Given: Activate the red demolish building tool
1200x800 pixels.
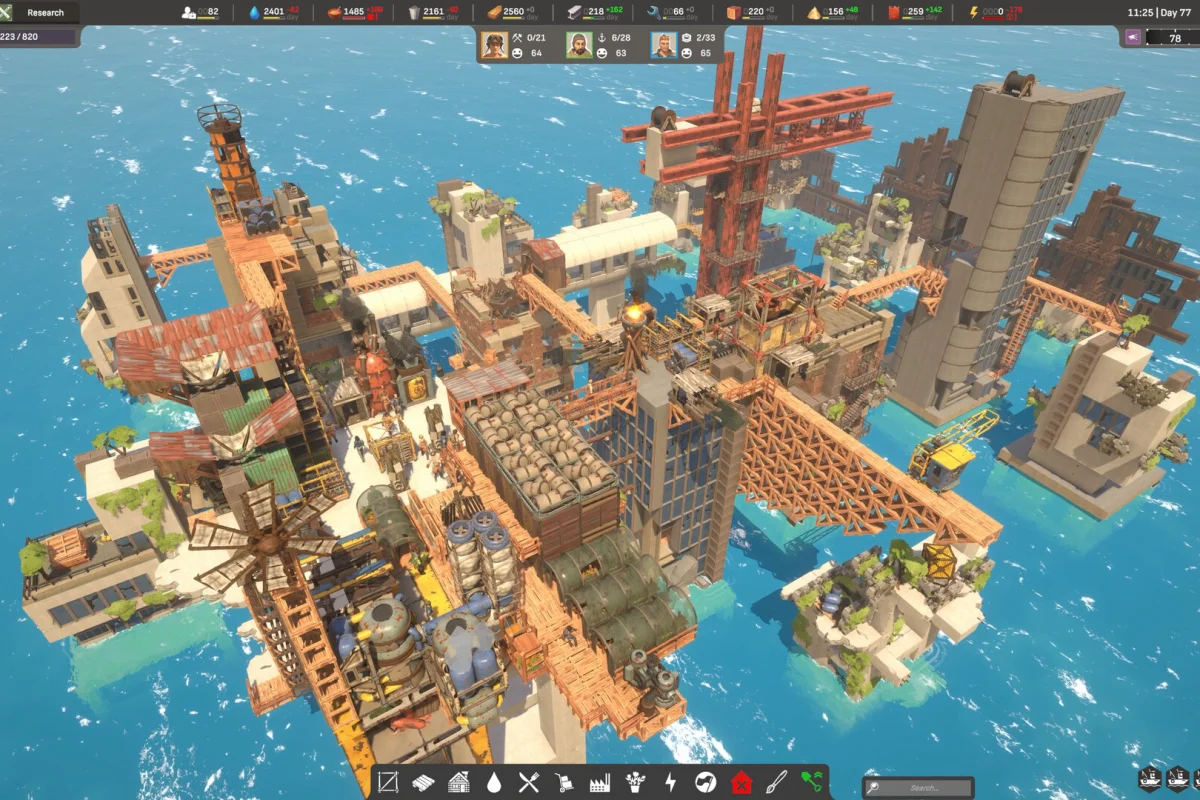Looking at the screenshot, I should point(741,783).
